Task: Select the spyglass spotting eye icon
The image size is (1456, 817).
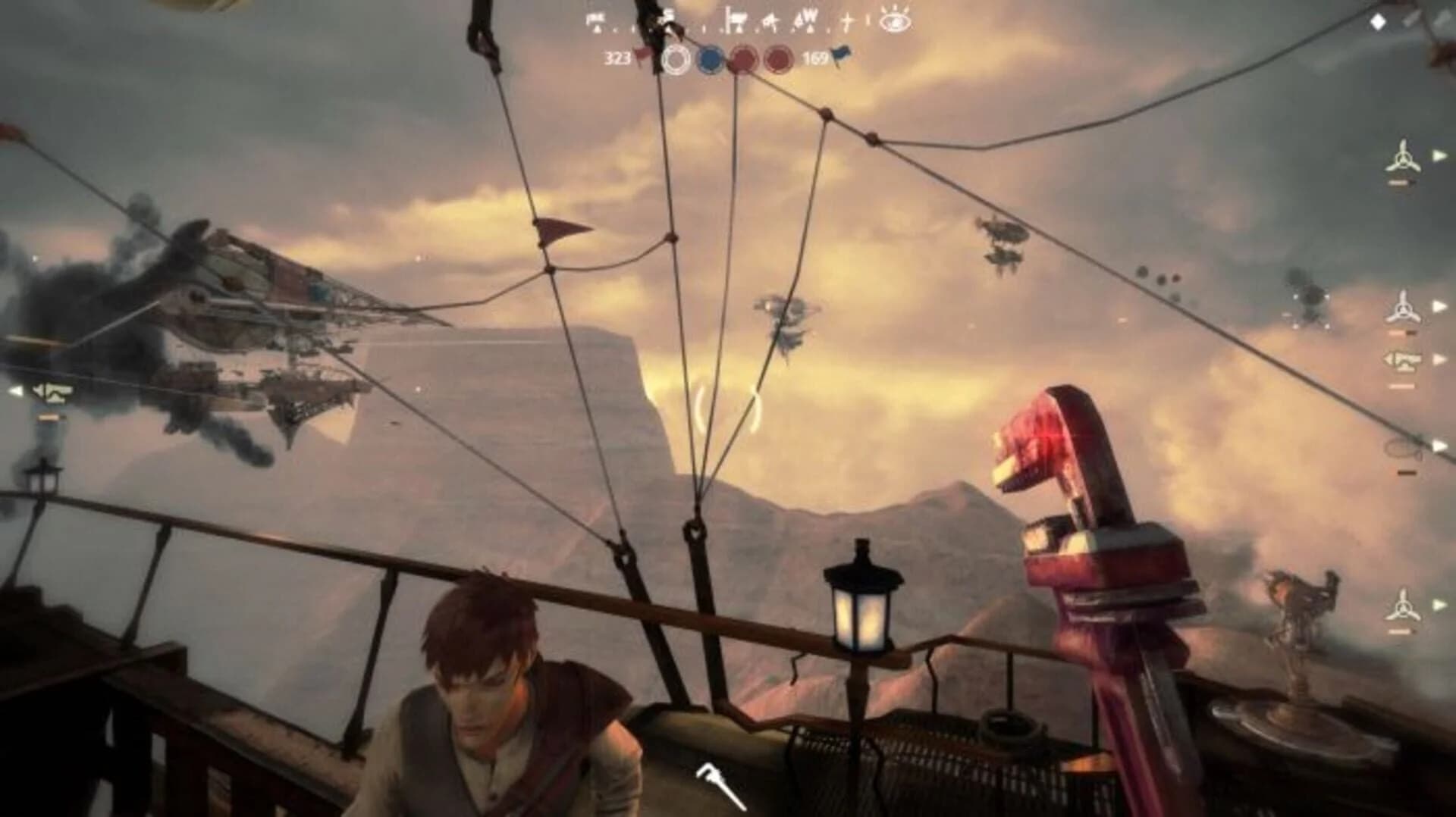Action: coord(893,20)
